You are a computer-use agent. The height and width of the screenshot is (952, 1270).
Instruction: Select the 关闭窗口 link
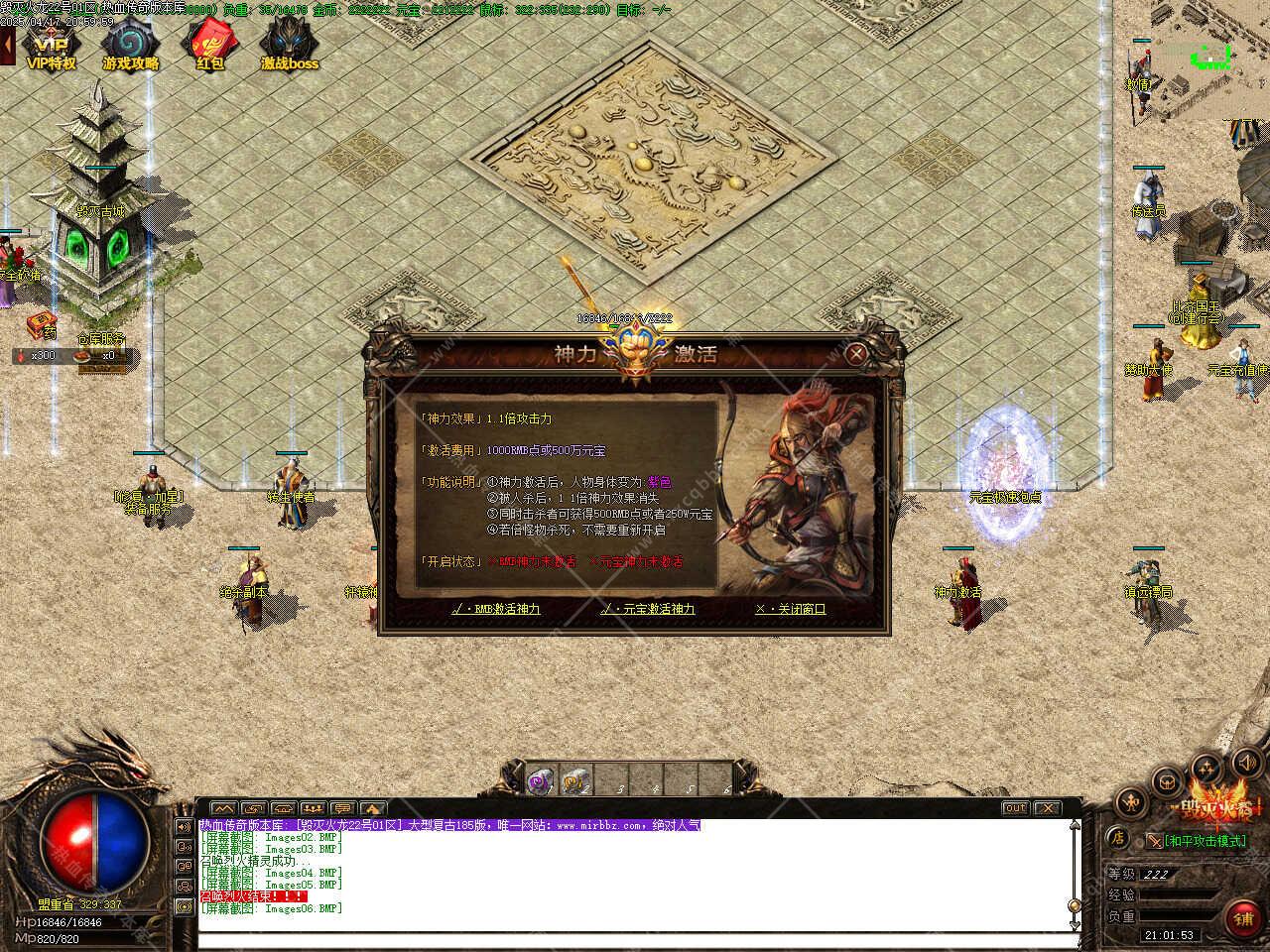tap(790, 609)
